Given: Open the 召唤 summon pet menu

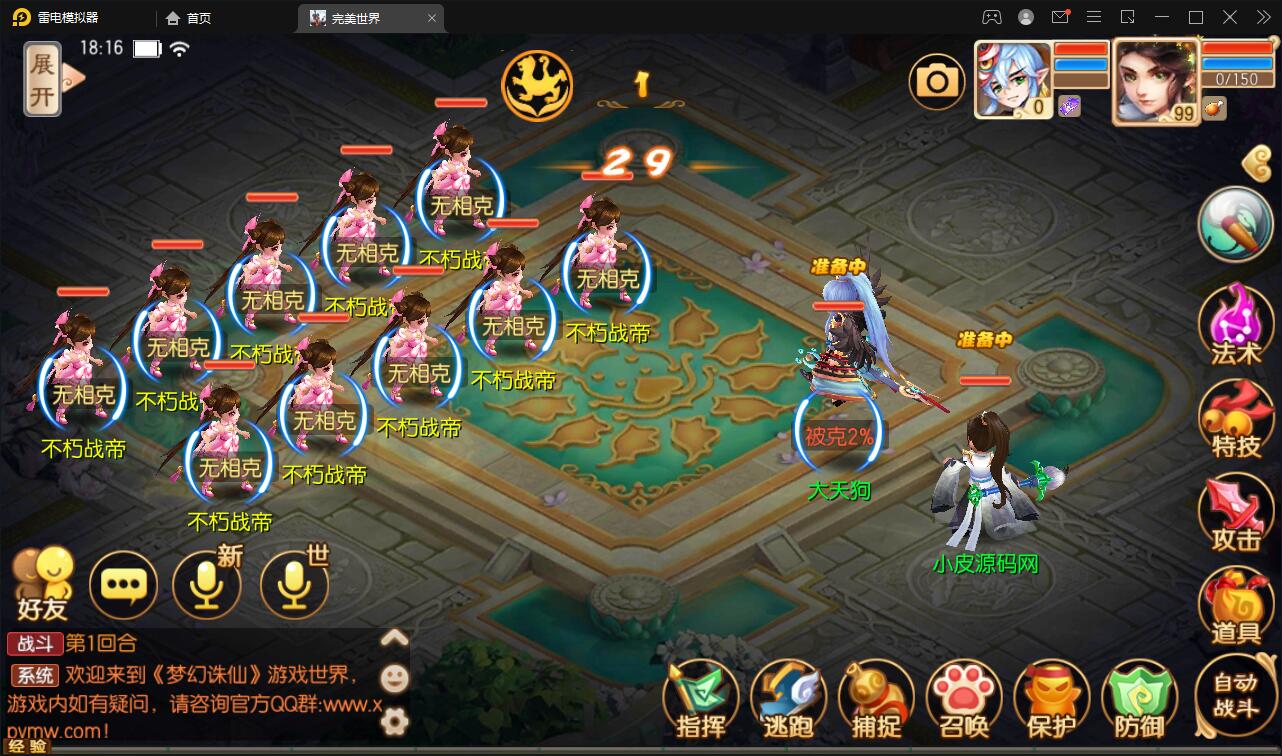Looking at the screenshot, I should pyautogui.click(x=964, y=698).
